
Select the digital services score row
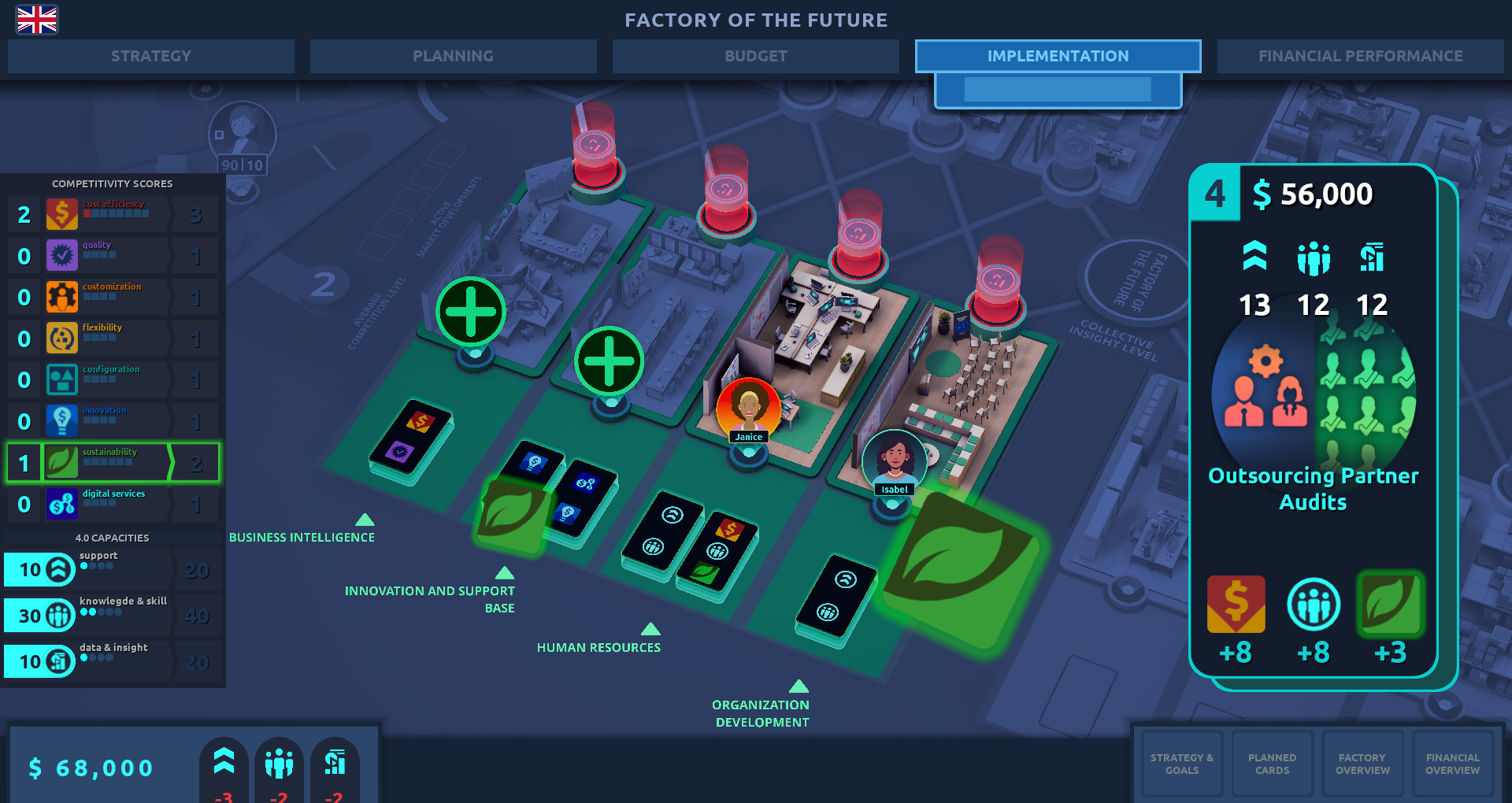[x=113, y=504]
